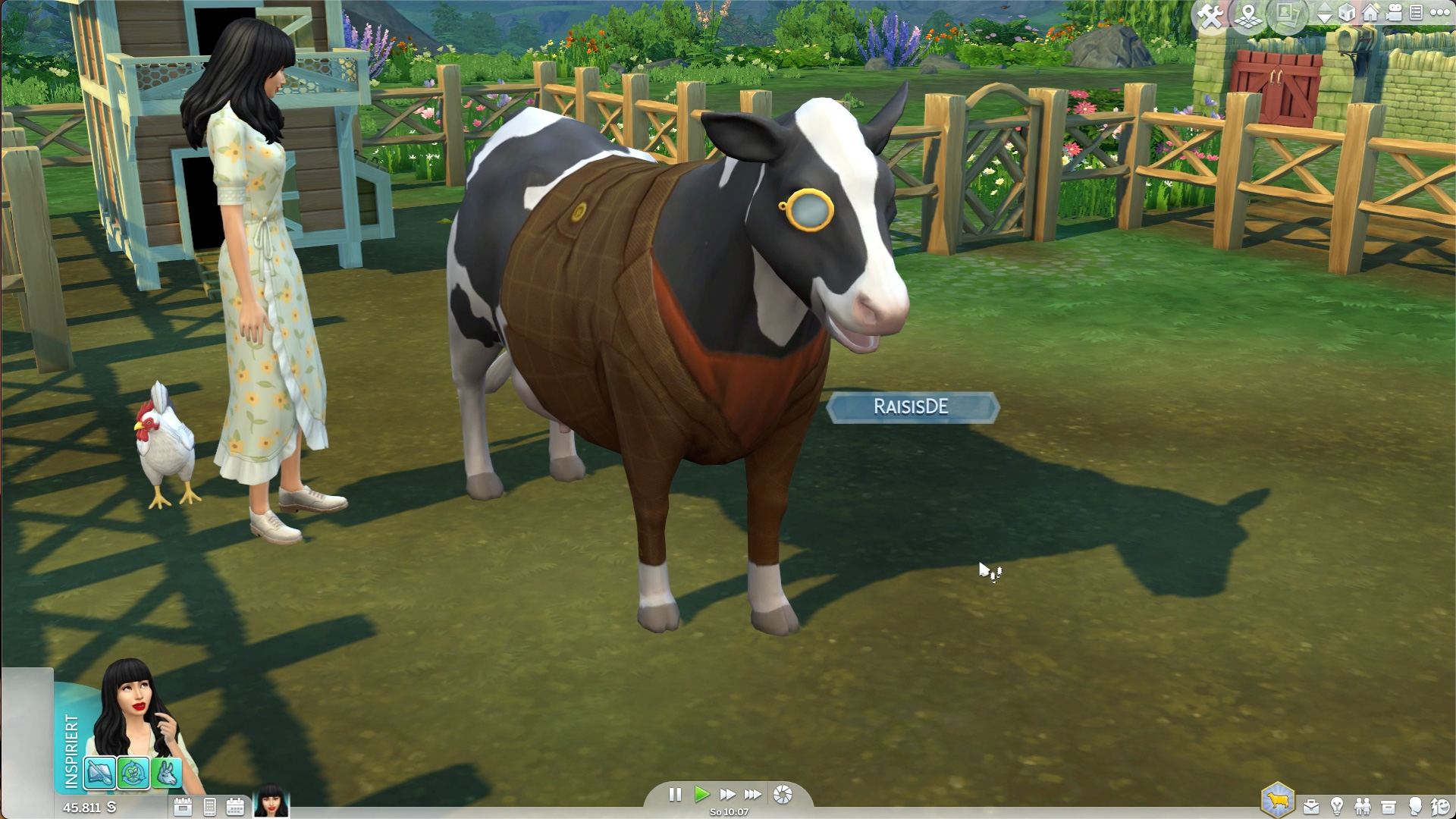Open the golden cow aspiration panel

pos(1278,801)
